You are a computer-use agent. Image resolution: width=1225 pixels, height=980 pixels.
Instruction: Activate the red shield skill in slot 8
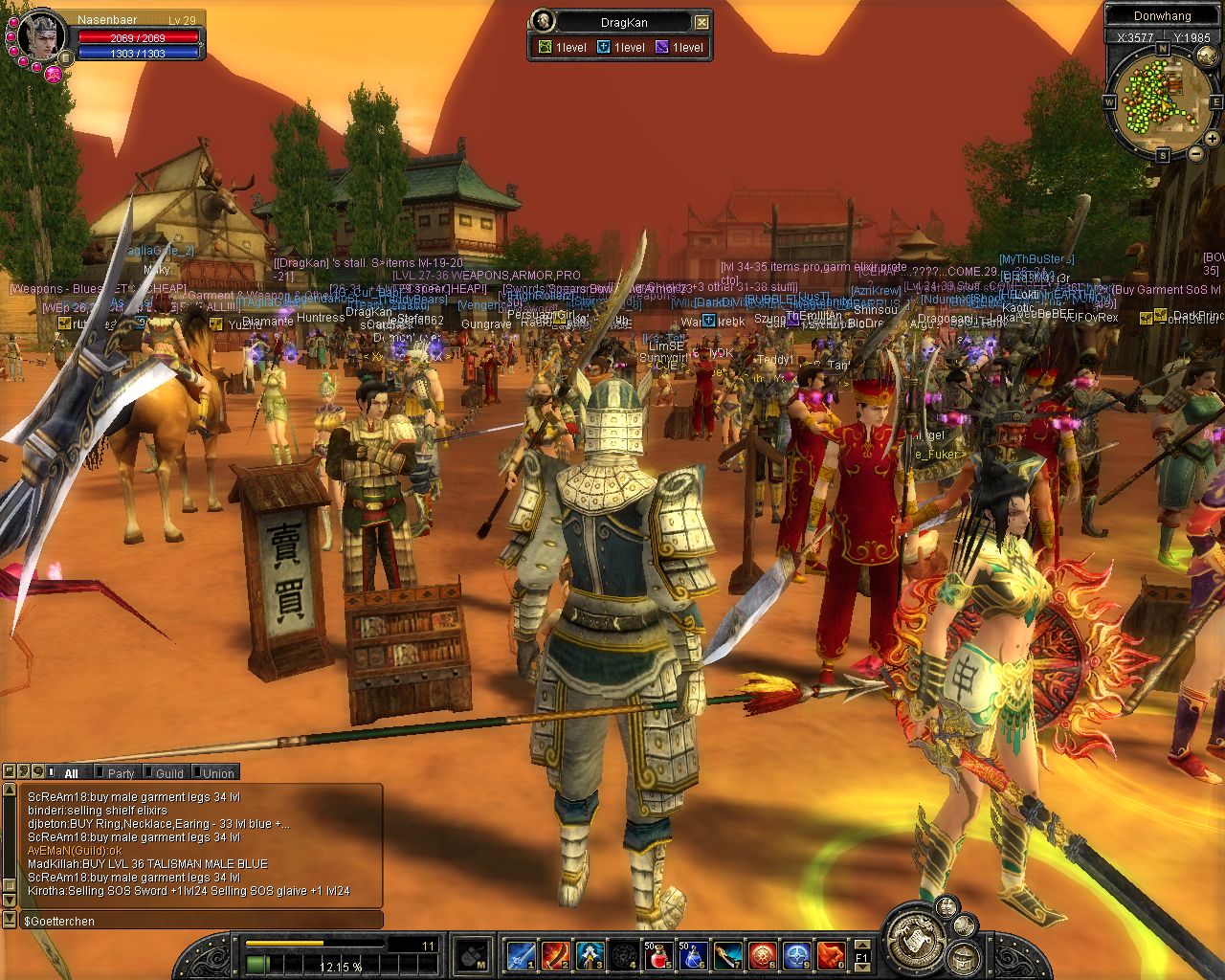pyautogui.click(x=762, y=955)
